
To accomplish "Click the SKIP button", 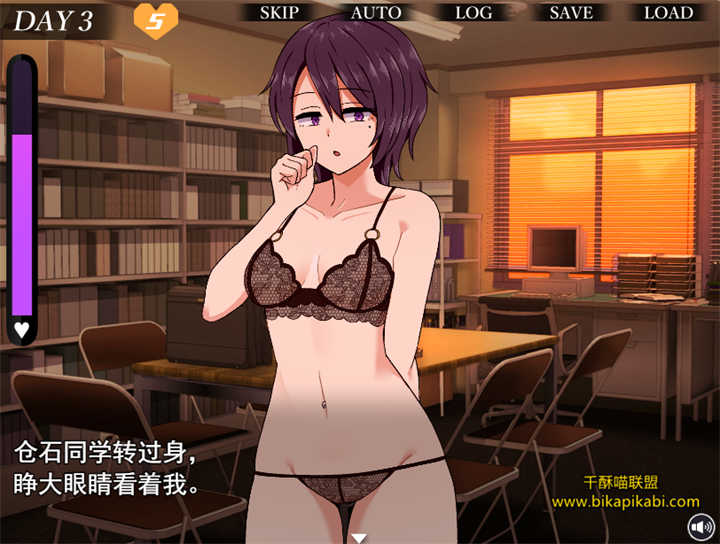I will pos(279,13).
